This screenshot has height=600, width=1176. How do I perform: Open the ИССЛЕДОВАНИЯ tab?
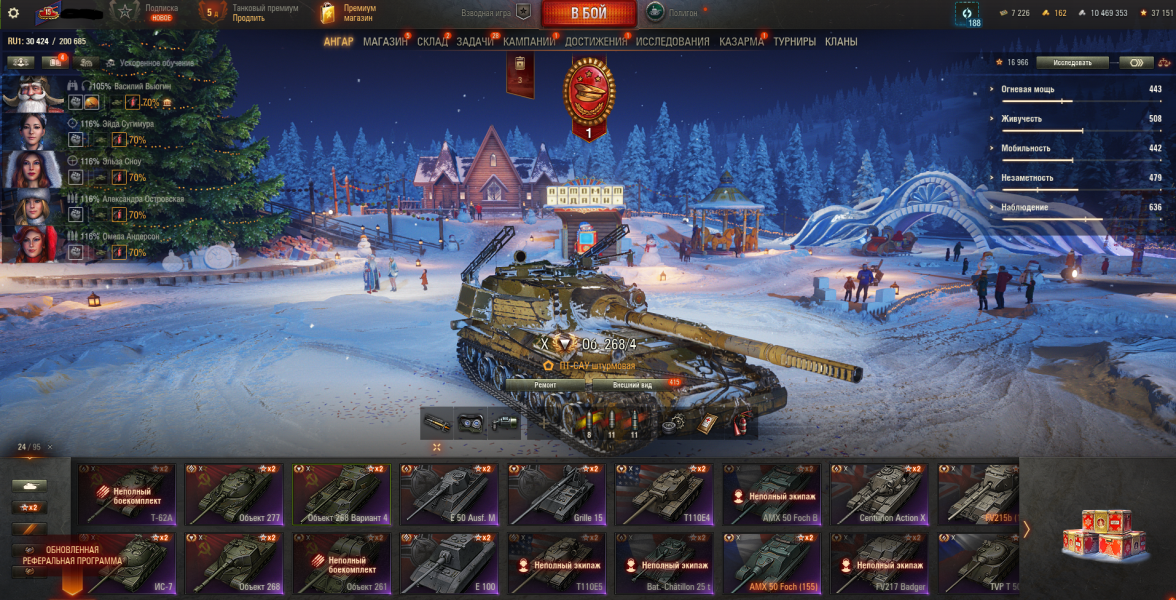tap(672, 42)
